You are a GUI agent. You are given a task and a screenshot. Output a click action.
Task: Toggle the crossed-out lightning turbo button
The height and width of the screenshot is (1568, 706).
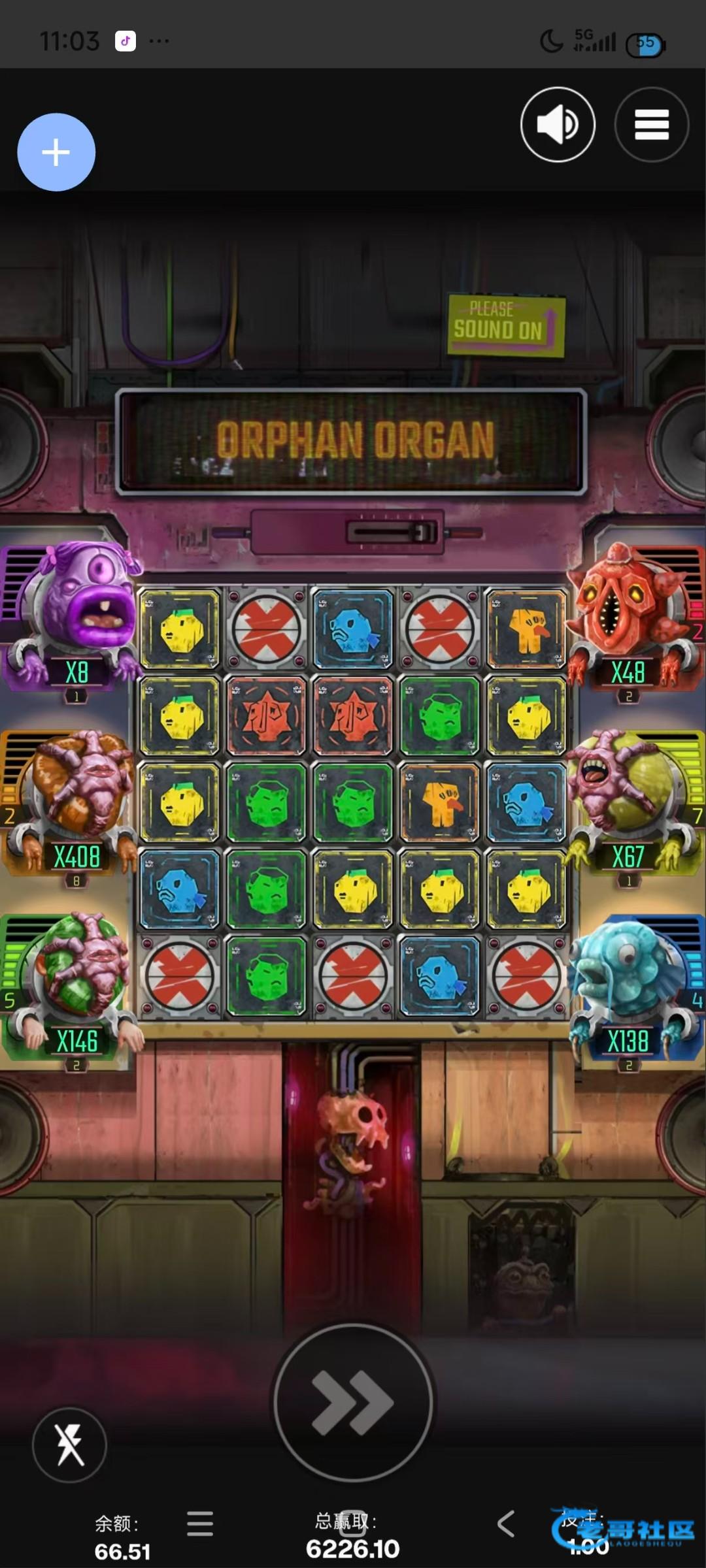click(x=69, y=1445)
